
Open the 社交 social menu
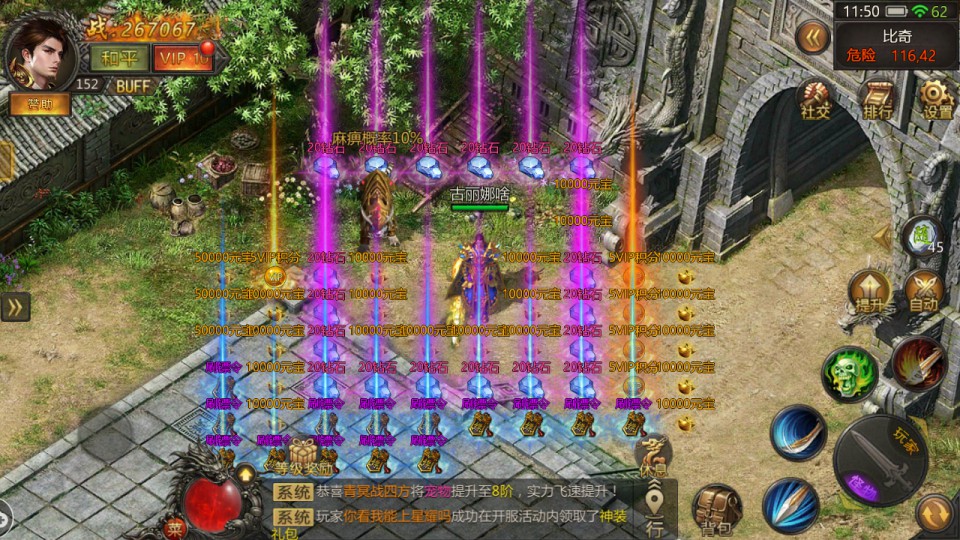point(815,100)
